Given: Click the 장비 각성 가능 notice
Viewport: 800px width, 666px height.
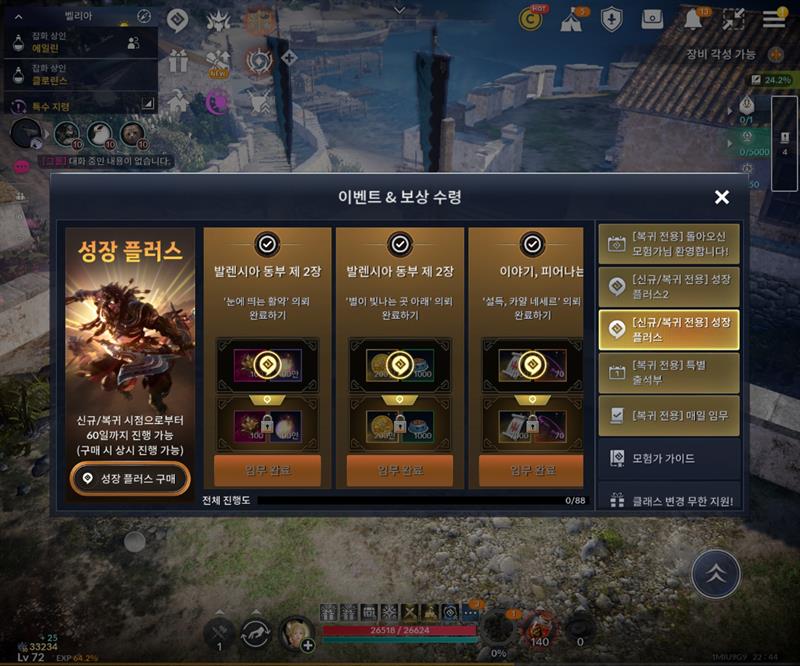Looking at the screenshot, I should point(721,54).
